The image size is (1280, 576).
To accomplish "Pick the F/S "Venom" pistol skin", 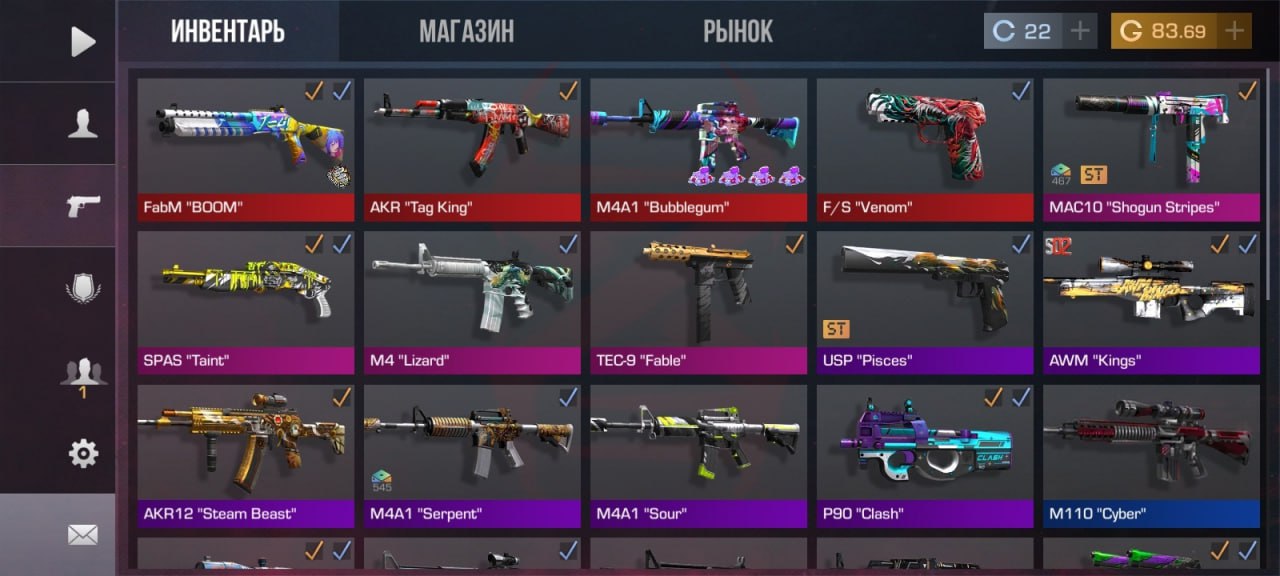I will pos(925,140).
